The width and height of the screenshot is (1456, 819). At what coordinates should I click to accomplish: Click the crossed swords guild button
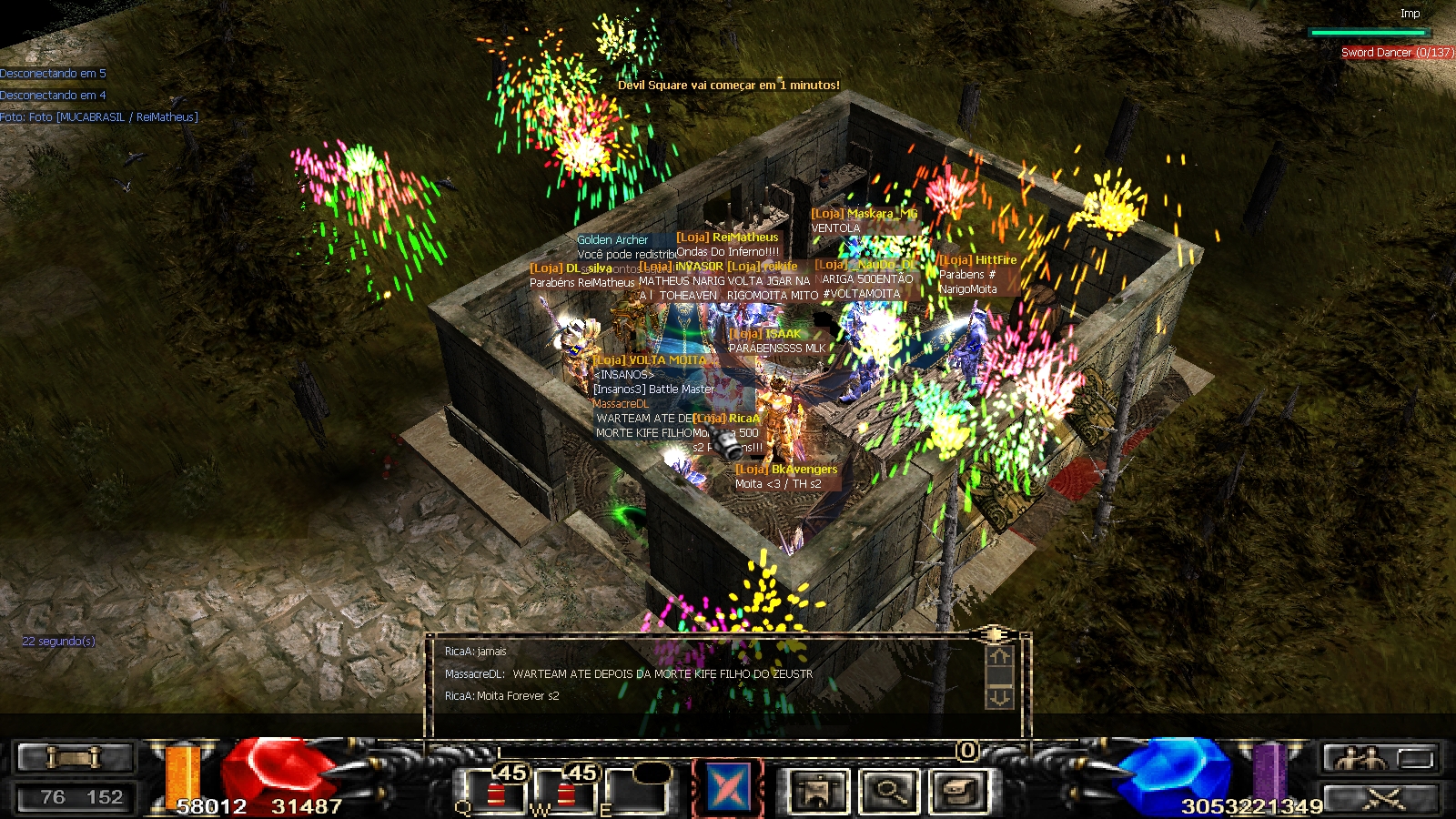[1381, 799]
